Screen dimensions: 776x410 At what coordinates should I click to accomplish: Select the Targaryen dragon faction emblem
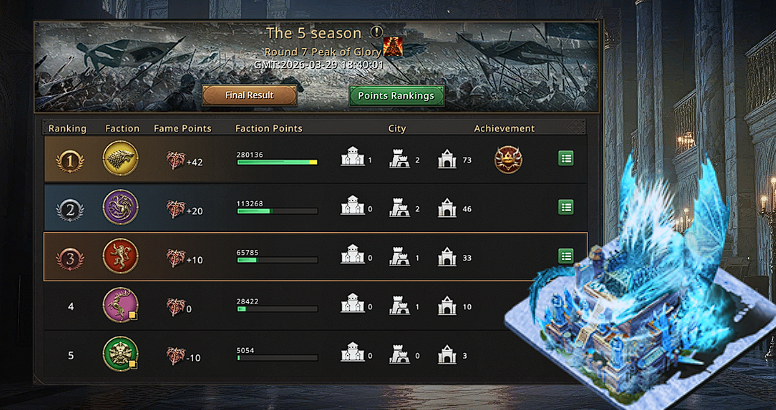click(x=120, y=207)
